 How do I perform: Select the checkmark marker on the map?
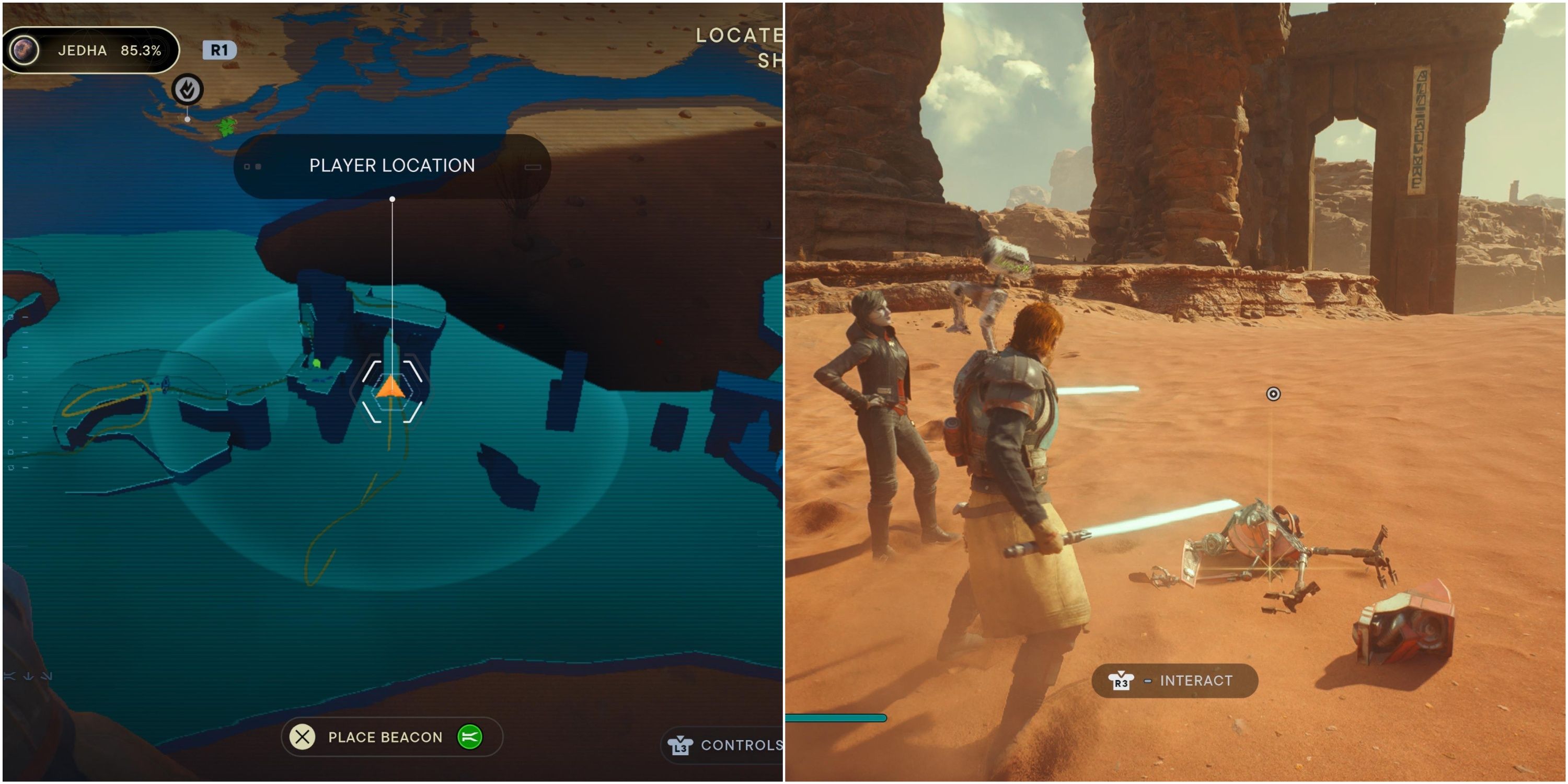(188, 90)
